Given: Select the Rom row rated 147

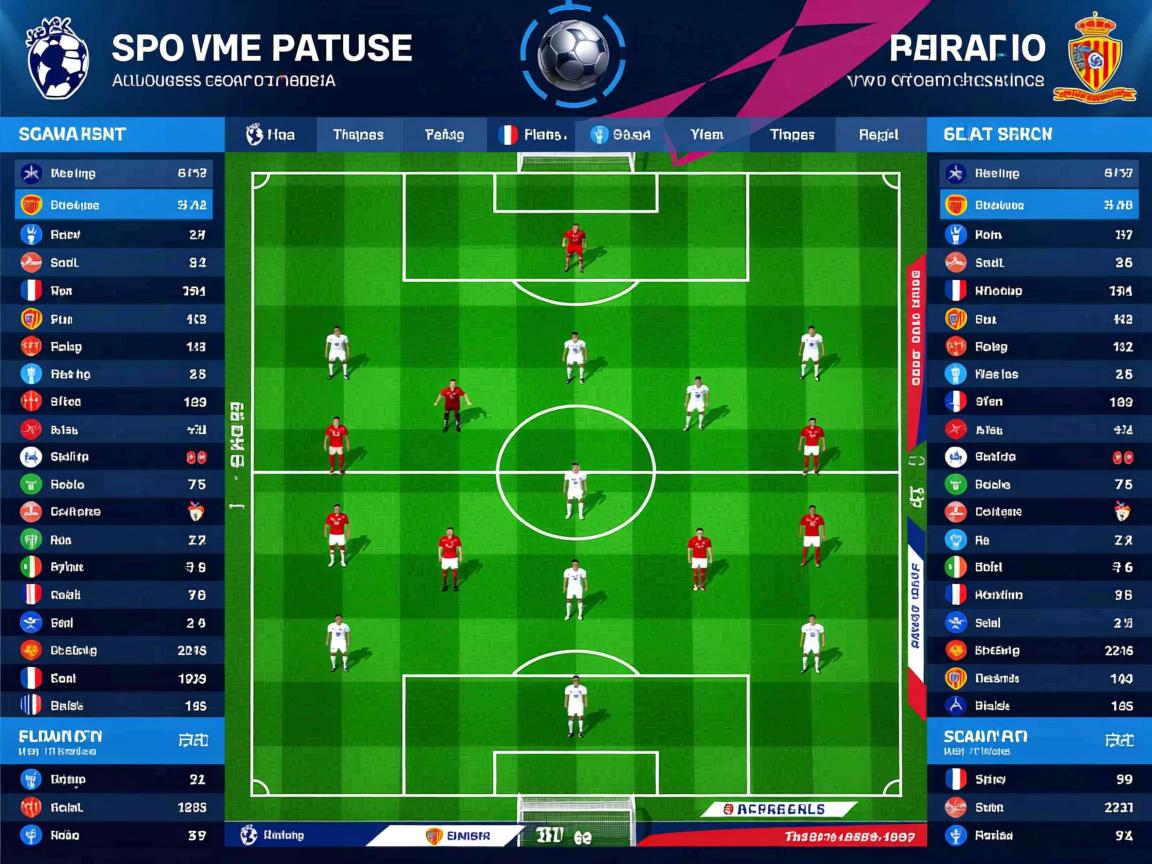Looking at the screenshot, I should [1039, 235].
